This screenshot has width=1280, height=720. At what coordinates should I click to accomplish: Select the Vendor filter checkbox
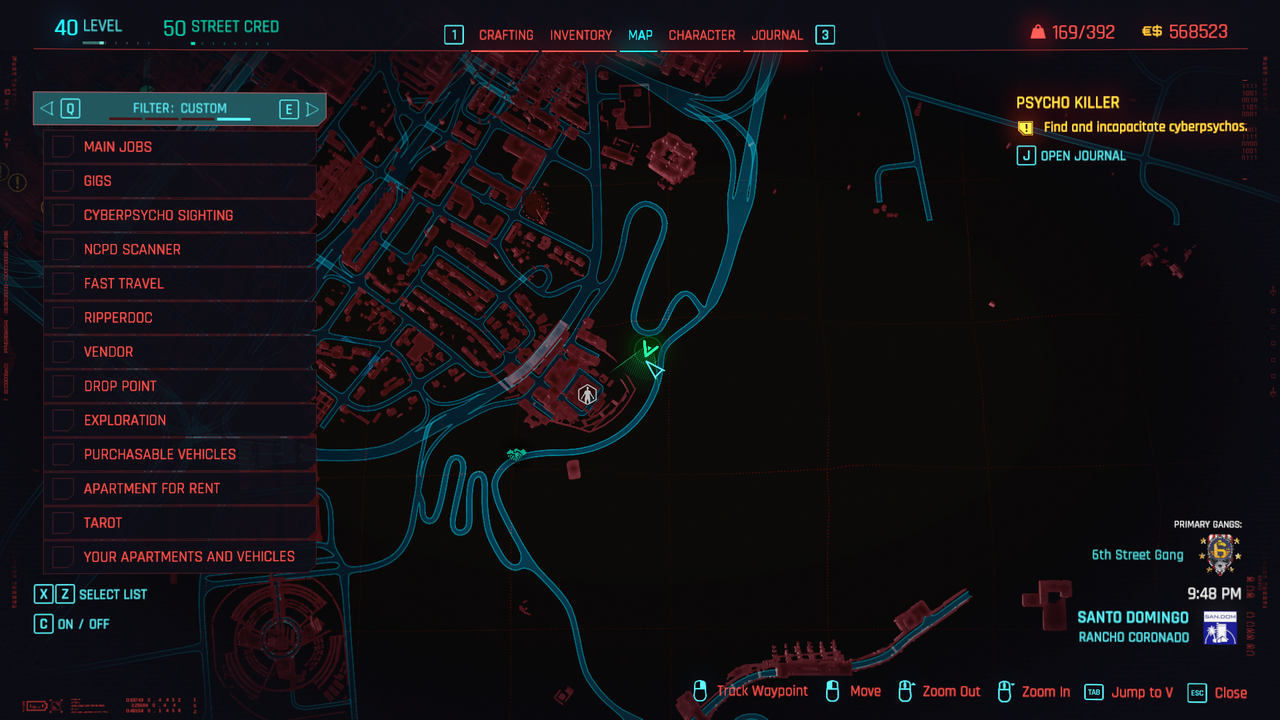click(64, 352)
